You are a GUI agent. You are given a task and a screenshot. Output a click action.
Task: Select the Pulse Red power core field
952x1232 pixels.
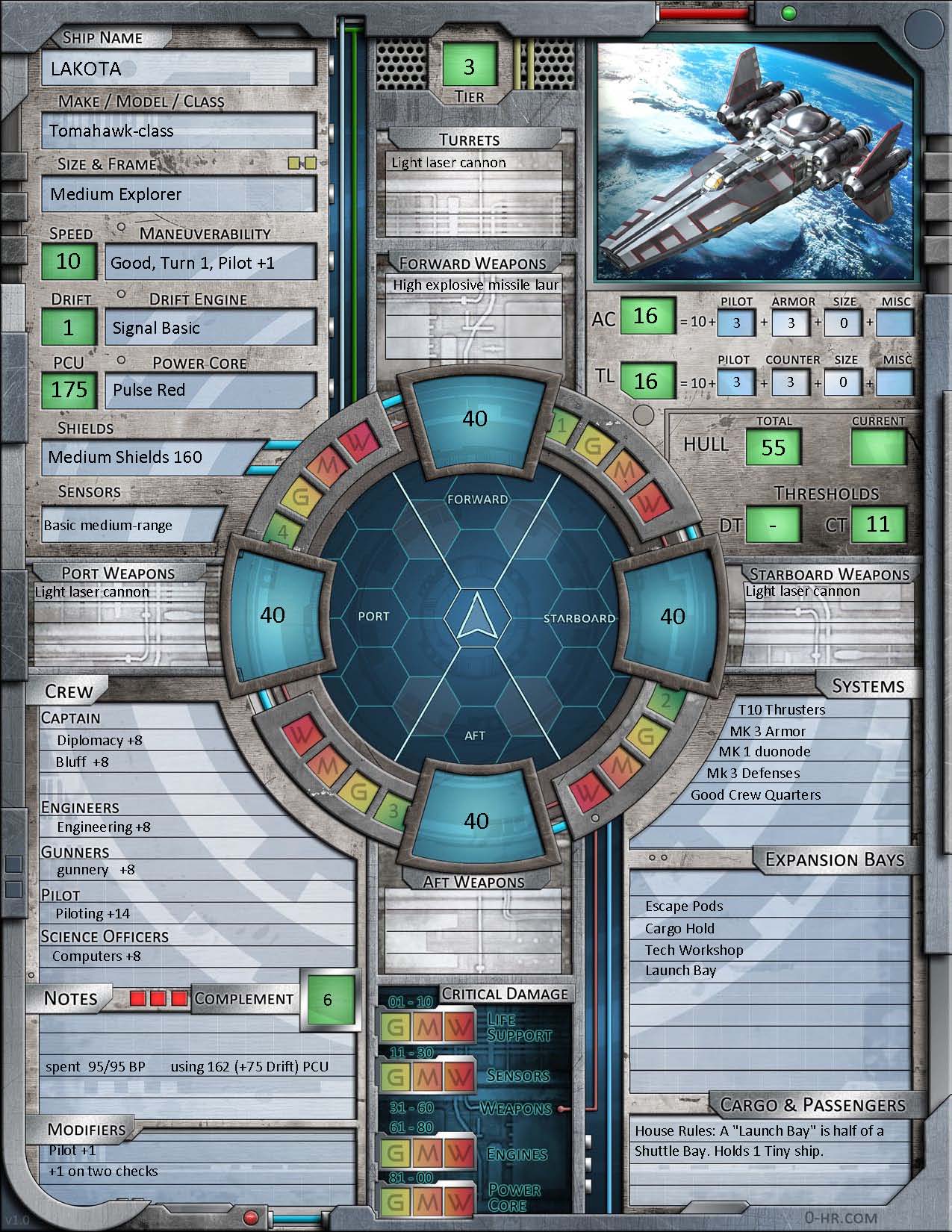pyautogui.click(x=211, y=390)
